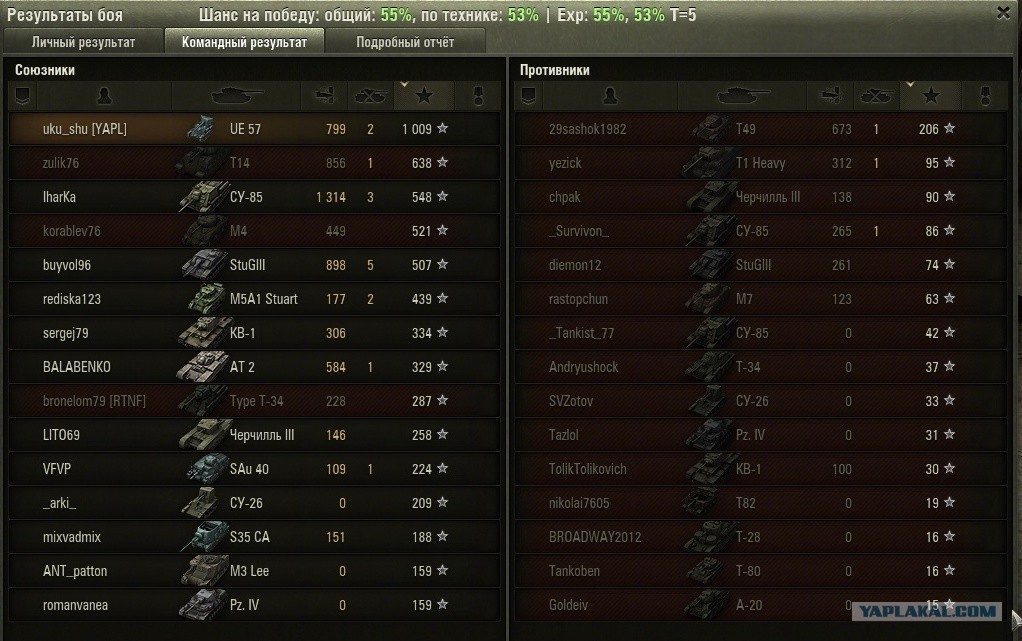1022x641 pixels.
Task: Select the Командный результат tab
Action: (244, 42)
